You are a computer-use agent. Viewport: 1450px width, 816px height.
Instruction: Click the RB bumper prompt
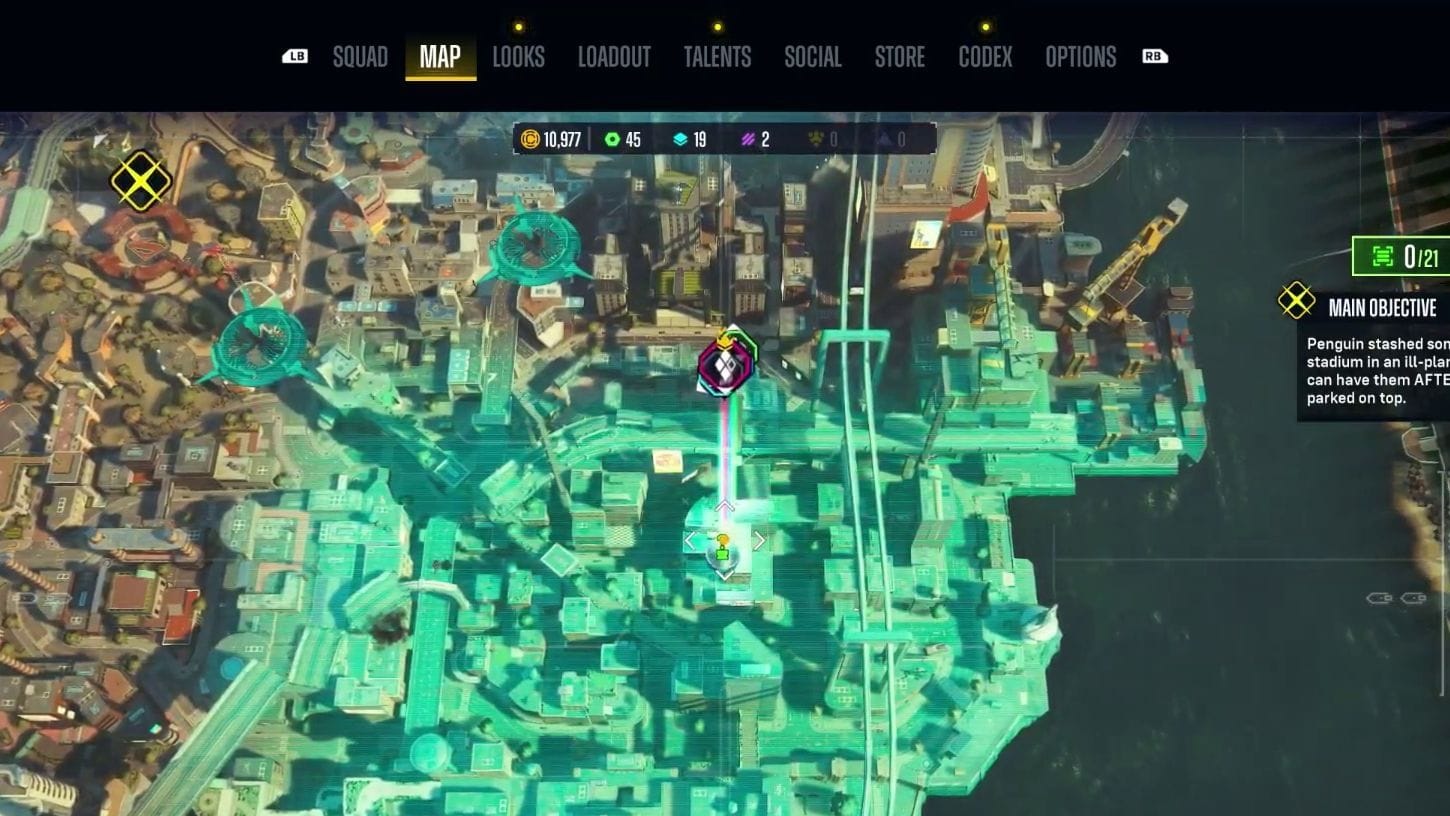[x=1155, y=57]
